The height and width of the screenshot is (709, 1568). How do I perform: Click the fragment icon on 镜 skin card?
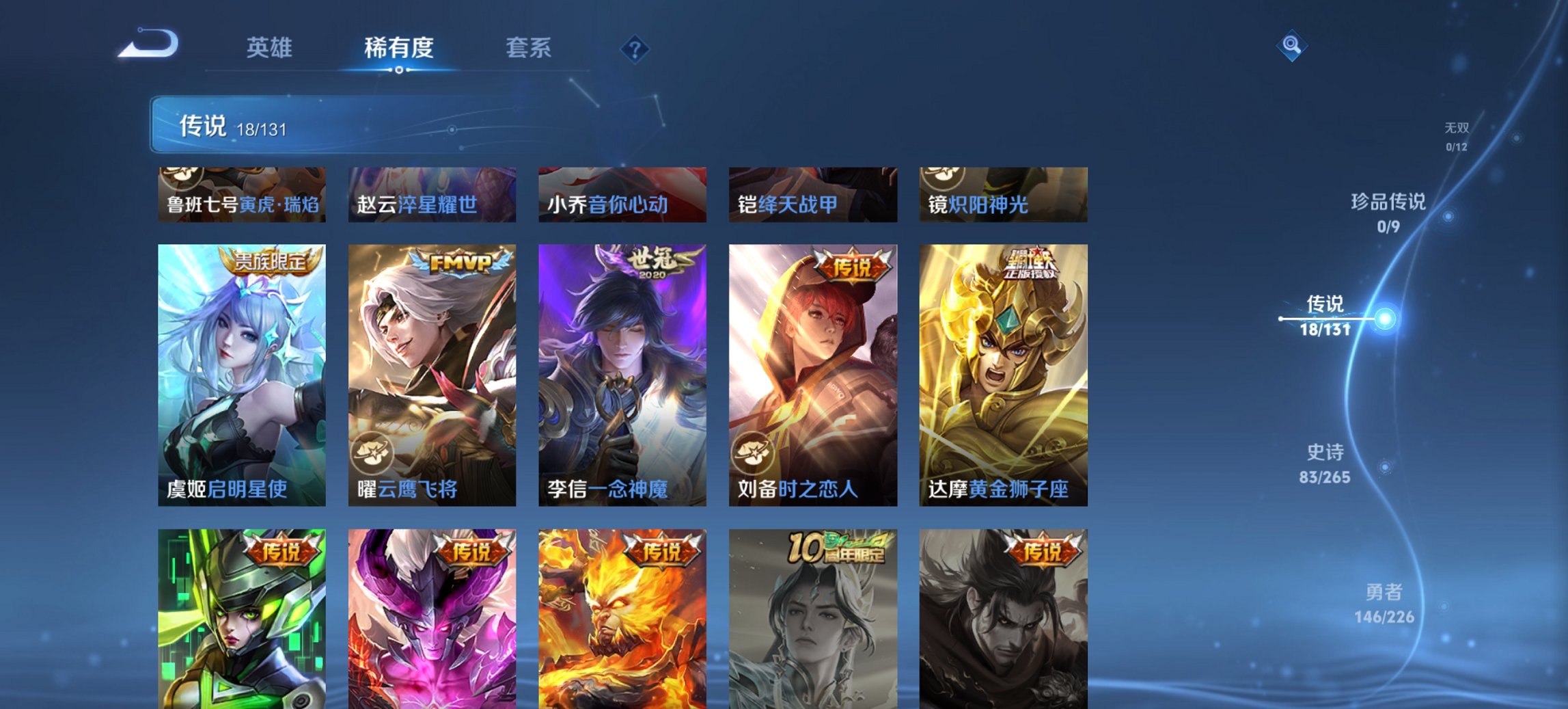click(941, 175)
